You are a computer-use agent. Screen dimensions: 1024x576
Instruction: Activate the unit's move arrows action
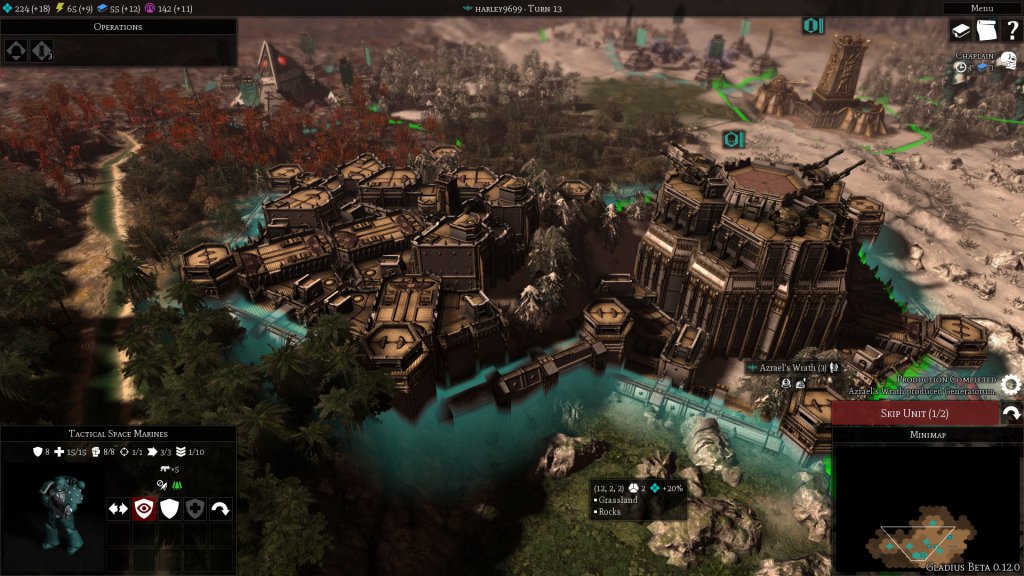118,508
